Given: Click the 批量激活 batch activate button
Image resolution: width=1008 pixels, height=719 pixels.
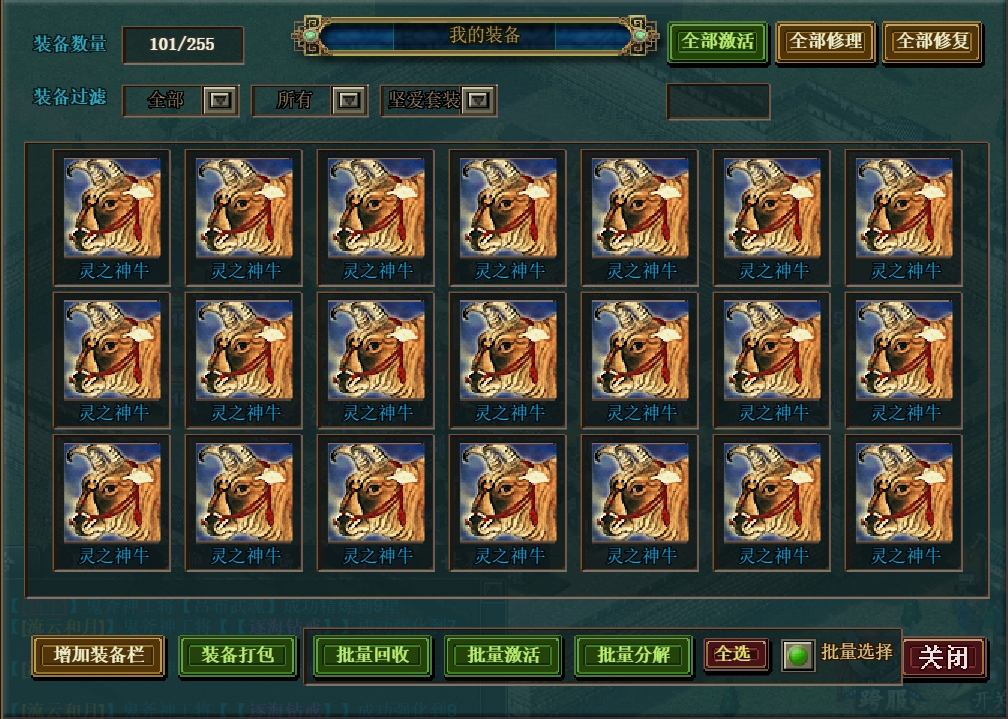Looking at the screenshot, I should [x=504, y=655].
